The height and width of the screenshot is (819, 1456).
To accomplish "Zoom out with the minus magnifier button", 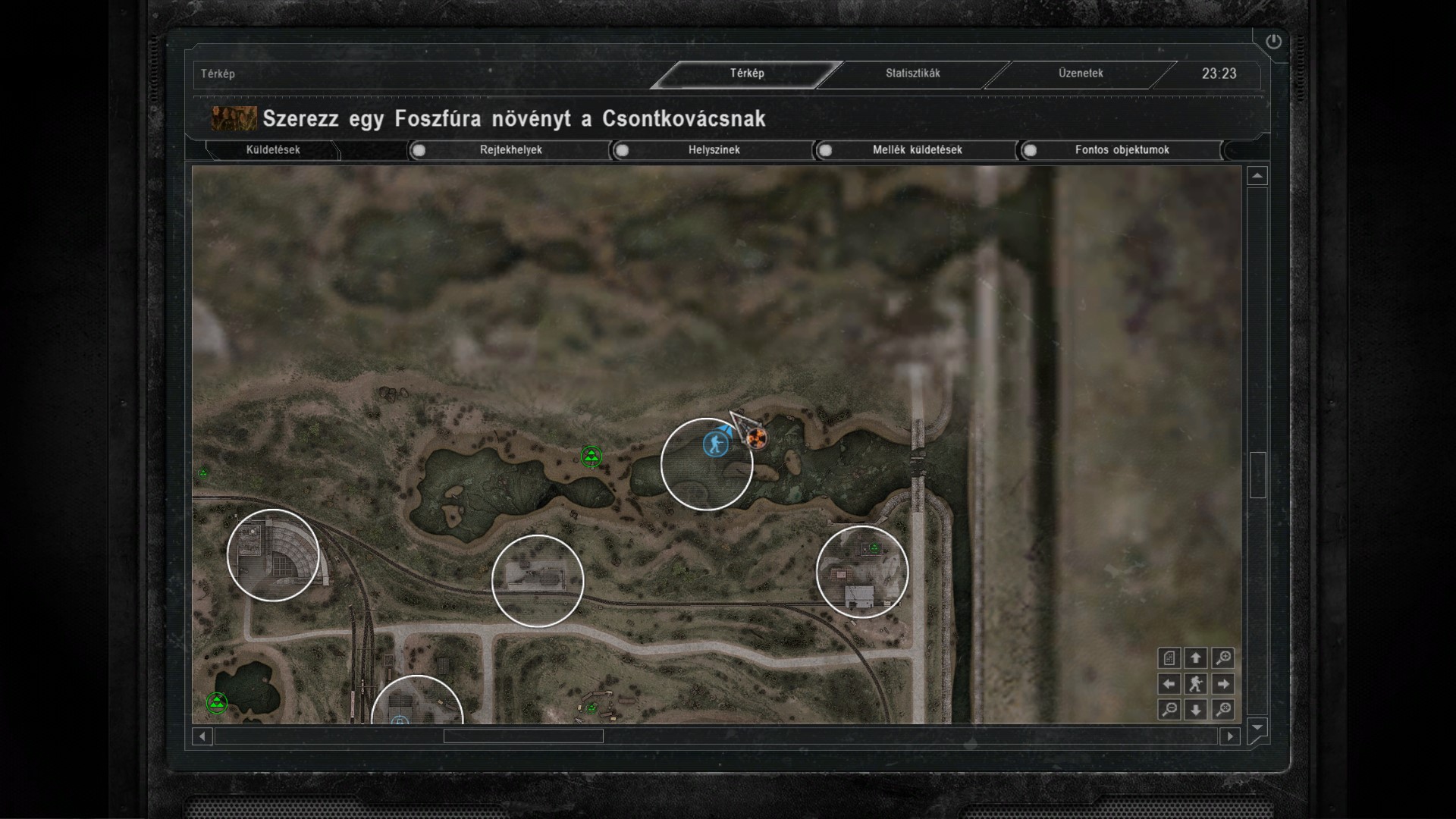I will tap(1169, 710).
